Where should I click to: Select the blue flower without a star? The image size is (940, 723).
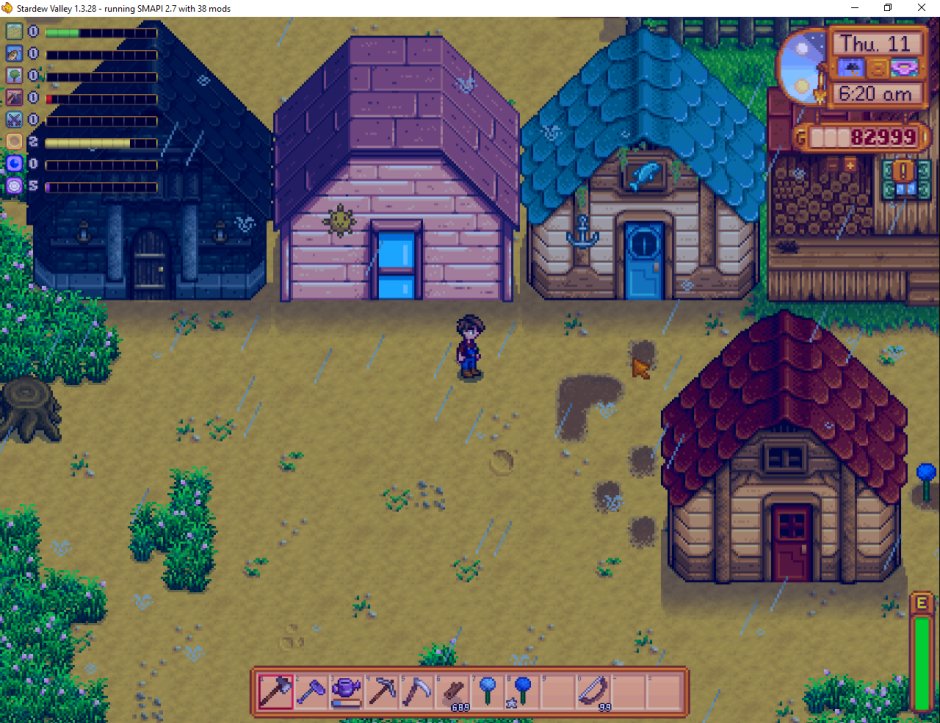488,690
